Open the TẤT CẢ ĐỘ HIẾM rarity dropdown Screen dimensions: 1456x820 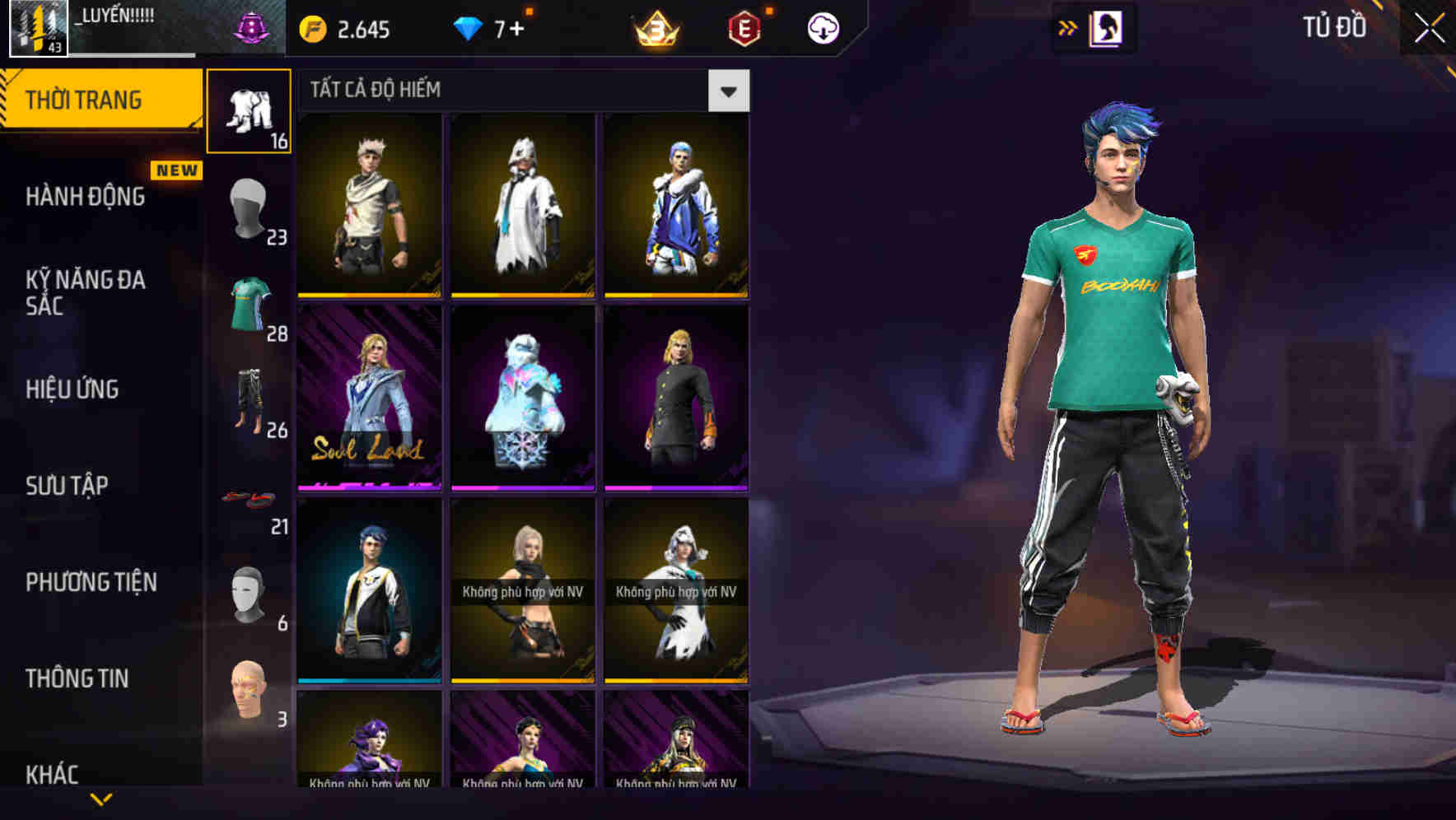coord(728,91)
